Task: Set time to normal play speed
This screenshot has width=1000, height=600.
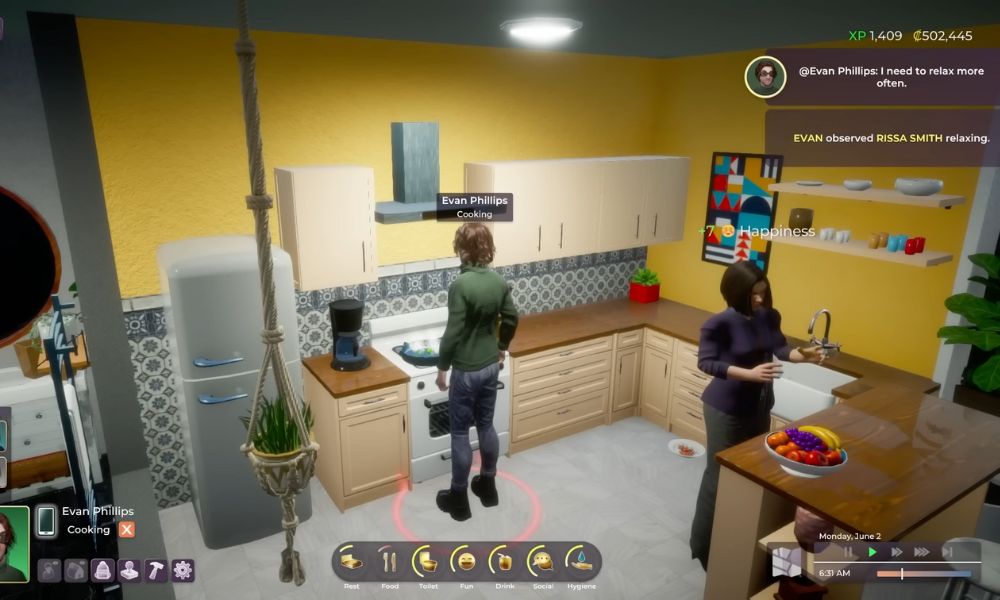Action: point(873,551)
